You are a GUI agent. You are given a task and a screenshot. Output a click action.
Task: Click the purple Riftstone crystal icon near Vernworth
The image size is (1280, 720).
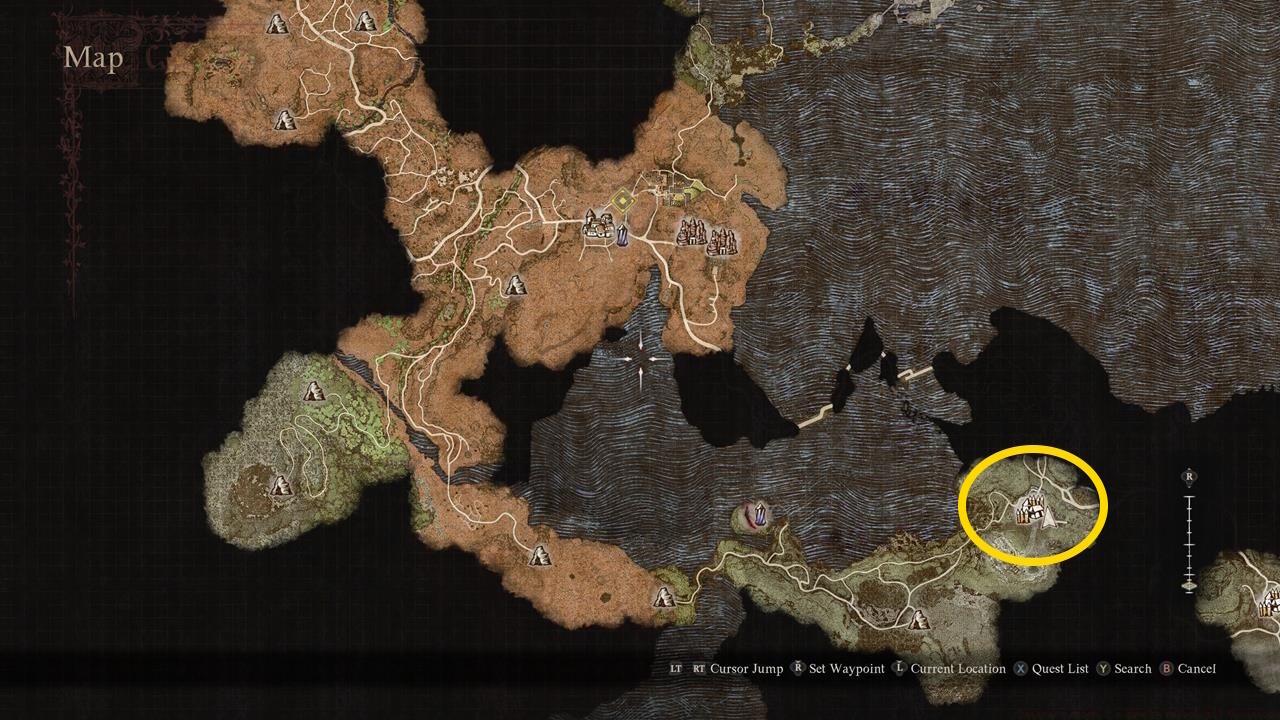click(x=622, y=235)
